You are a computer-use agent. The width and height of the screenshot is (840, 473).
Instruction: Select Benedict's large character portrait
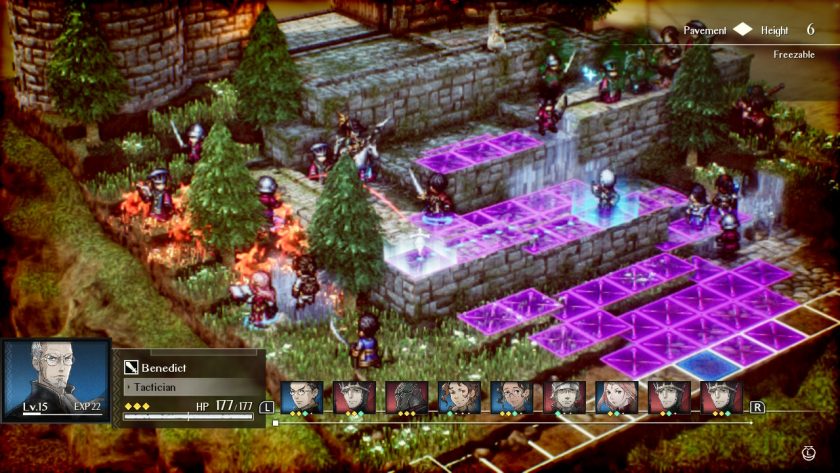click(56, 380)
